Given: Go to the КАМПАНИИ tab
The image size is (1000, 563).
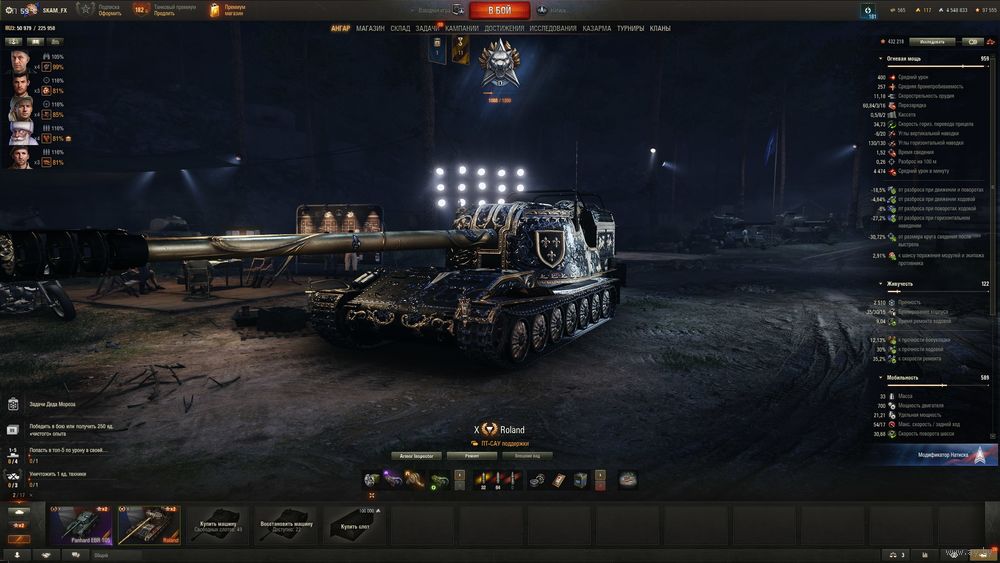Looking at the screenshot, I should (461, 29).
